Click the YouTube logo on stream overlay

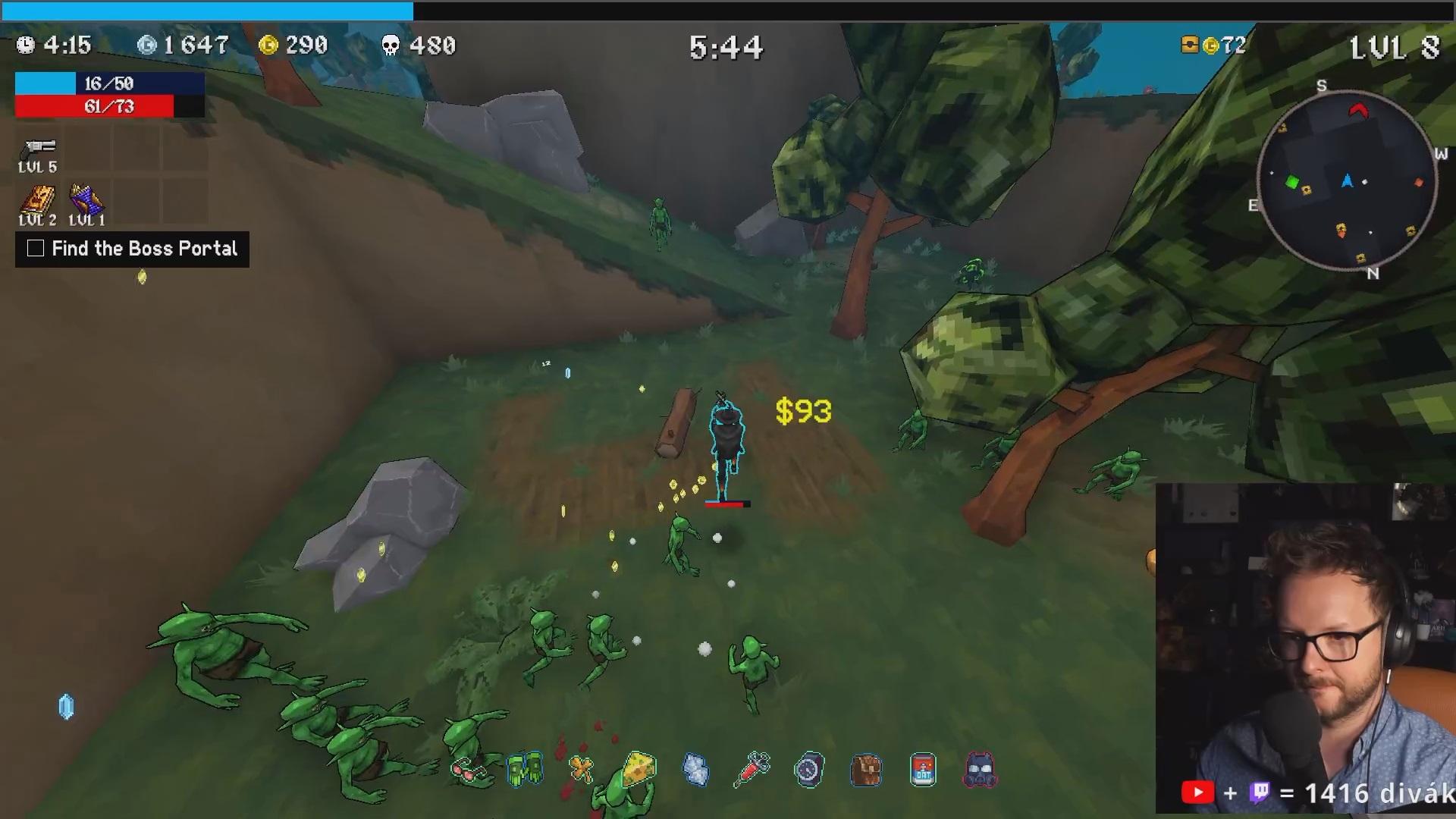point(1197,793)
